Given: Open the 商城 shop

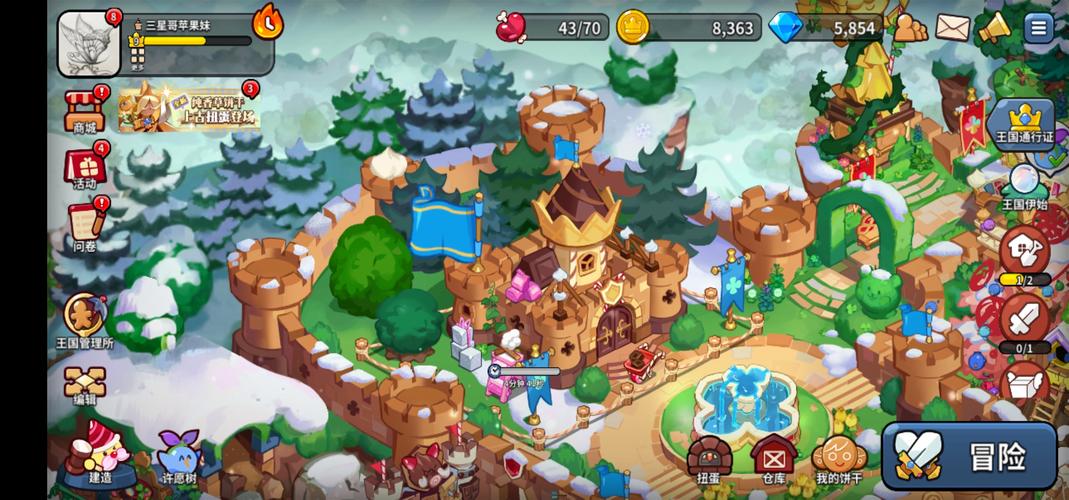Looking at the screenshot, I should pyautogui.click(x=85, y=108).
